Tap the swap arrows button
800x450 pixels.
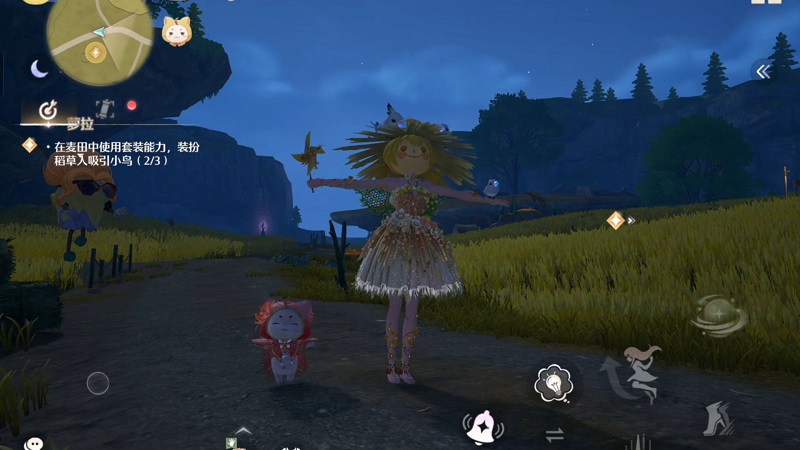click(553, 434)
